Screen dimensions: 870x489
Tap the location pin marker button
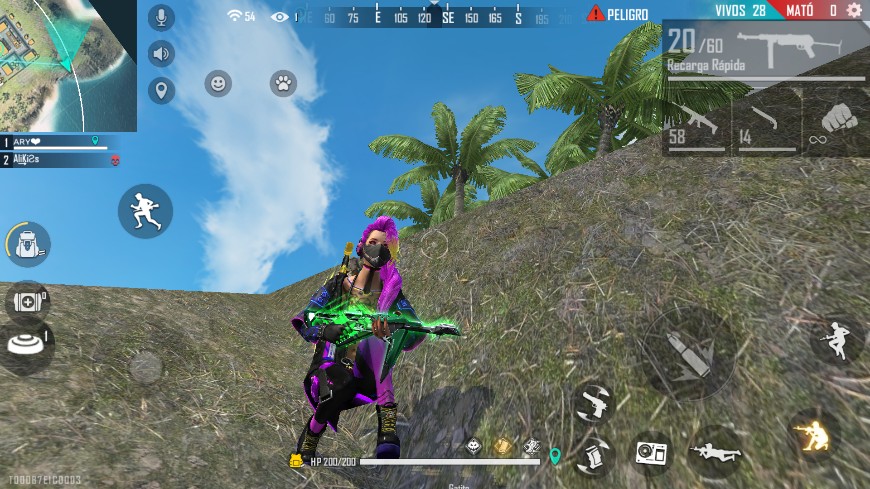(161, 91)
